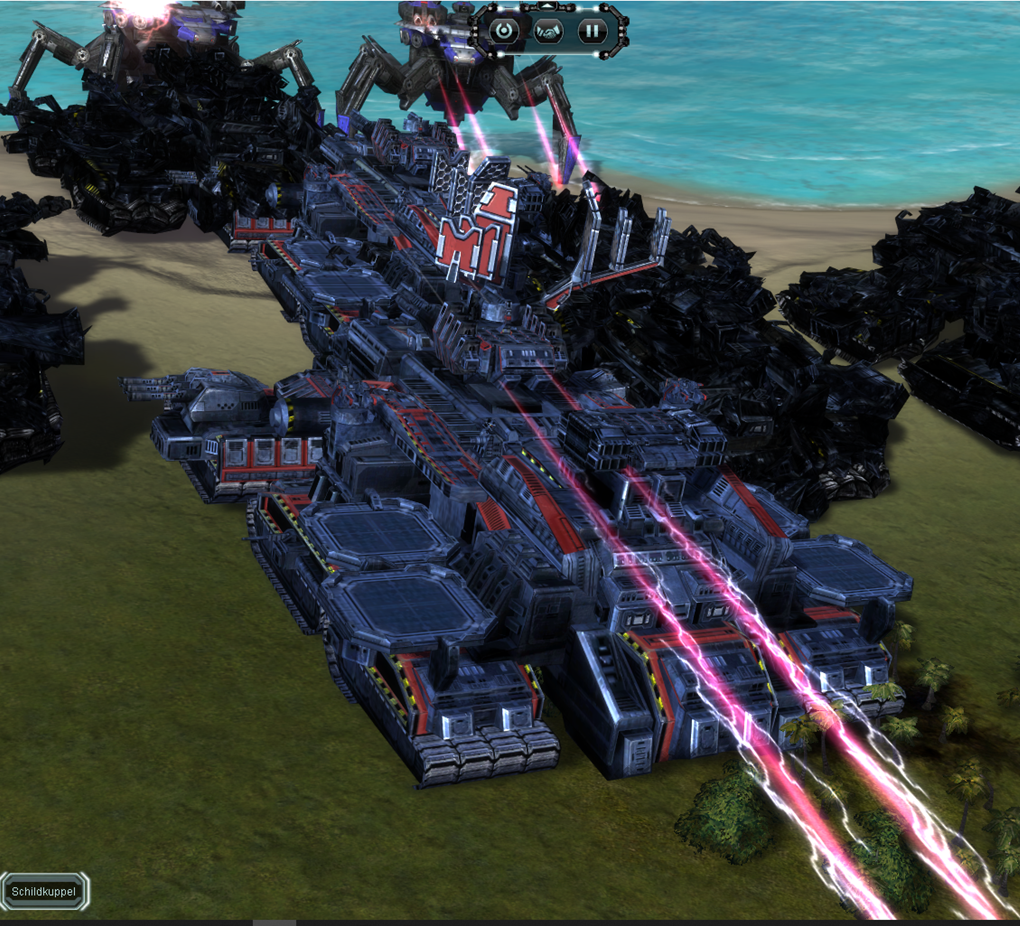Open the main menu with the power icon
The width and height of the screenshot is (1020, 926).
click(505, 30)
